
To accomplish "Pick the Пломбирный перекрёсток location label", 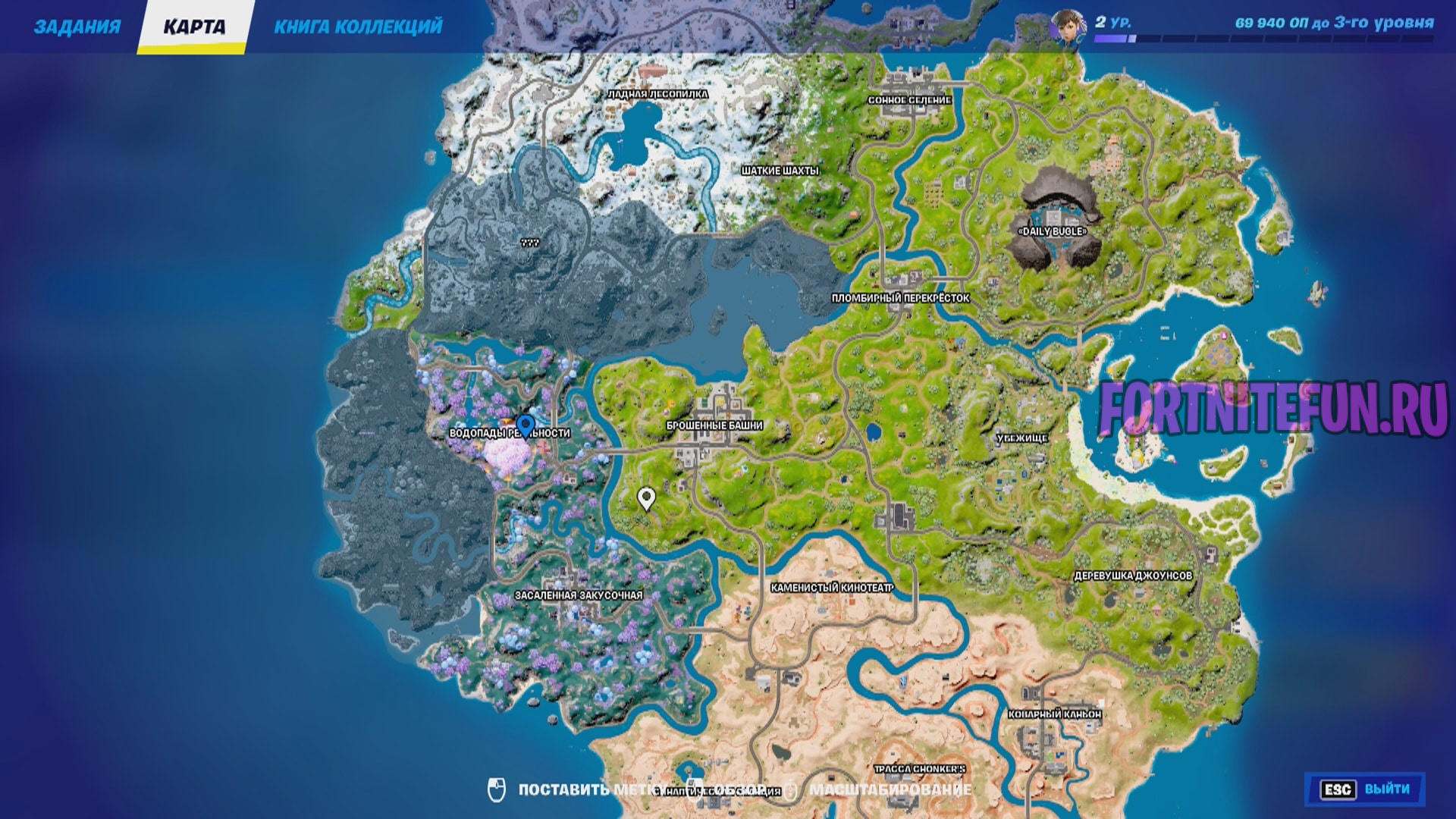I will coord(900,298).
